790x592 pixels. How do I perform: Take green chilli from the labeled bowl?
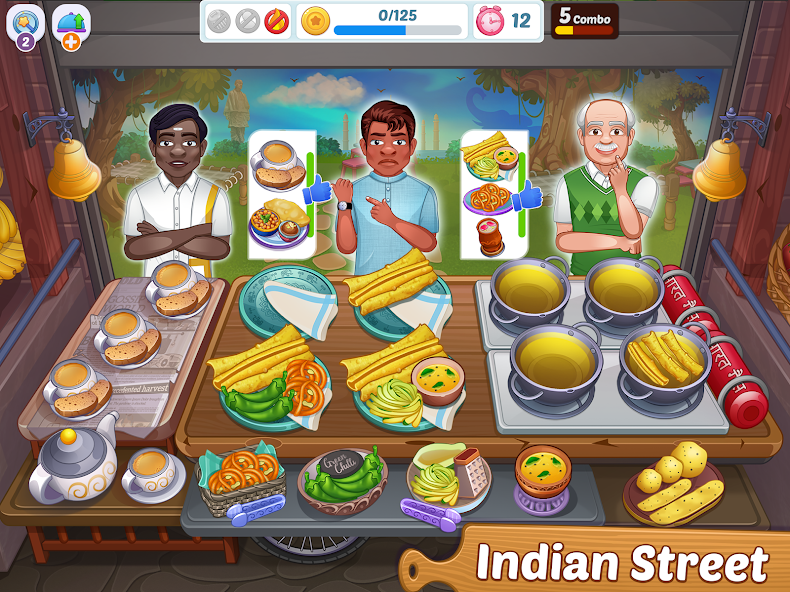pos(342,478)
